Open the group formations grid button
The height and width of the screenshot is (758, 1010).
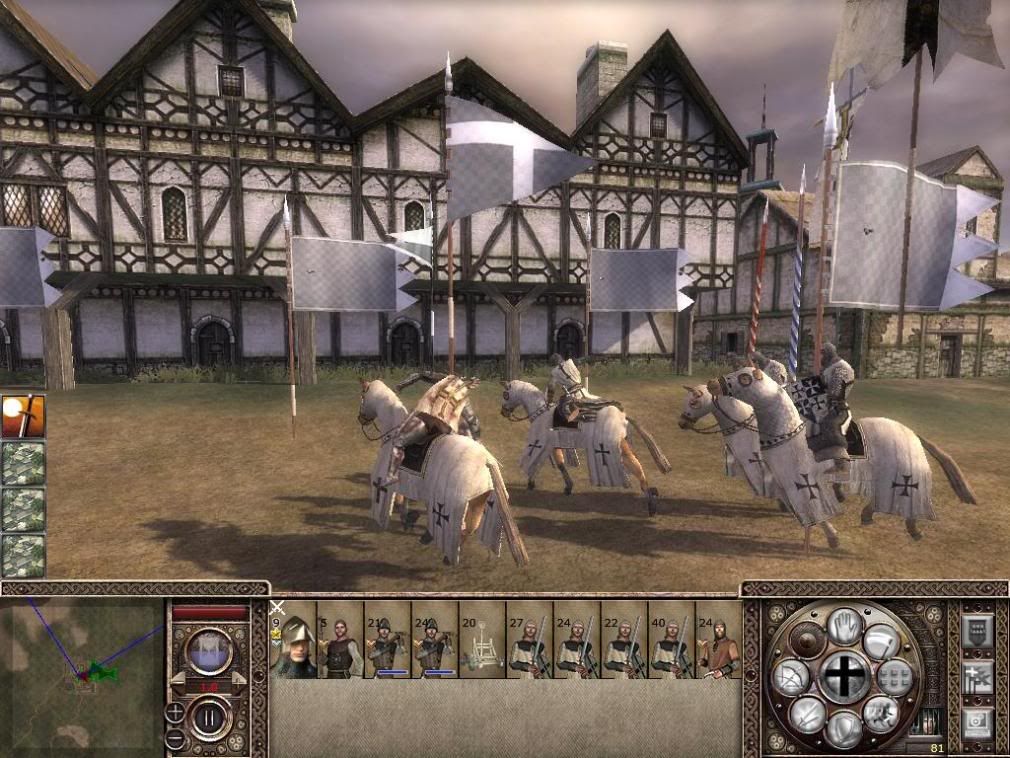pyautogui.click(x=895, y=677)
